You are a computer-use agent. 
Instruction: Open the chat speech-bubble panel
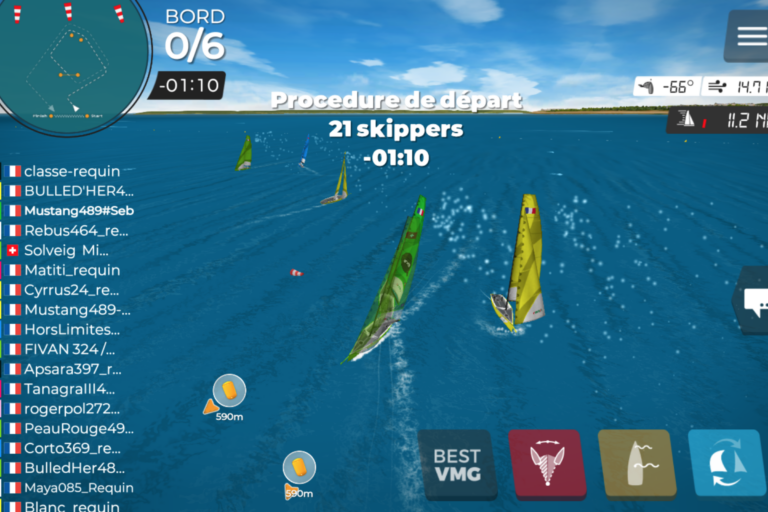click(x=752, y=299)
